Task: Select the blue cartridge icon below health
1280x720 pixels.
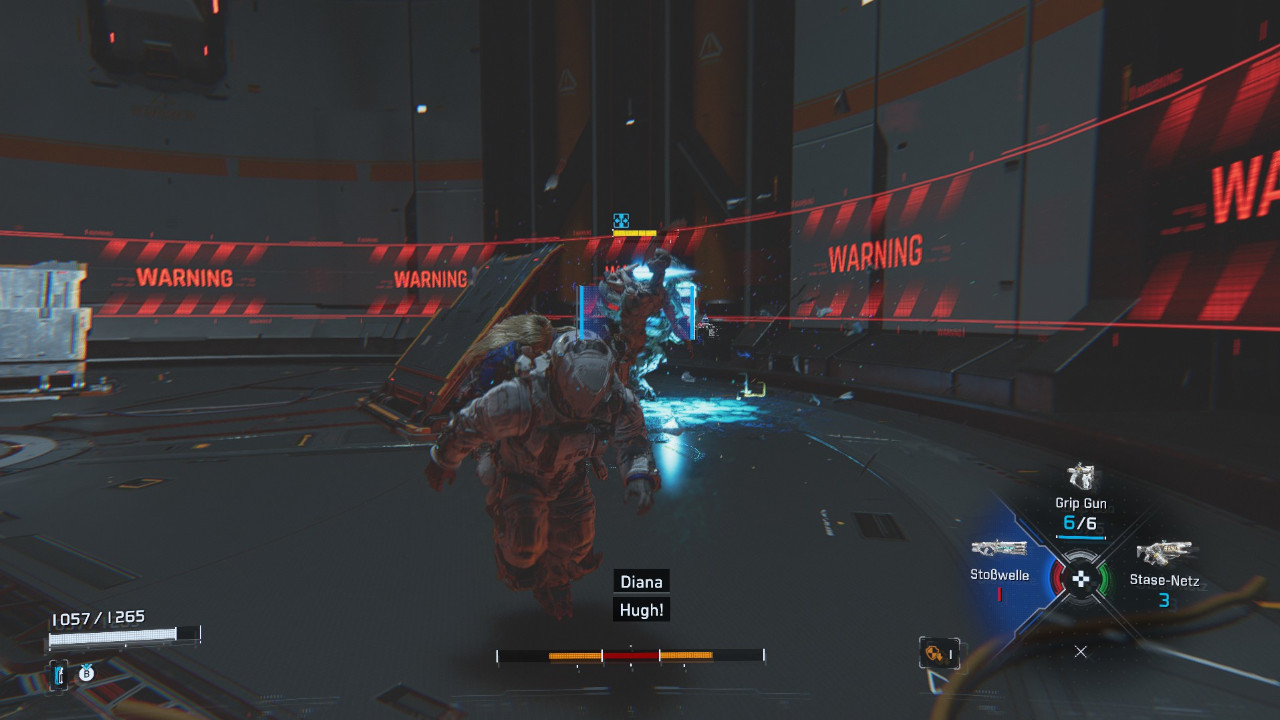Action: point(59,674)
